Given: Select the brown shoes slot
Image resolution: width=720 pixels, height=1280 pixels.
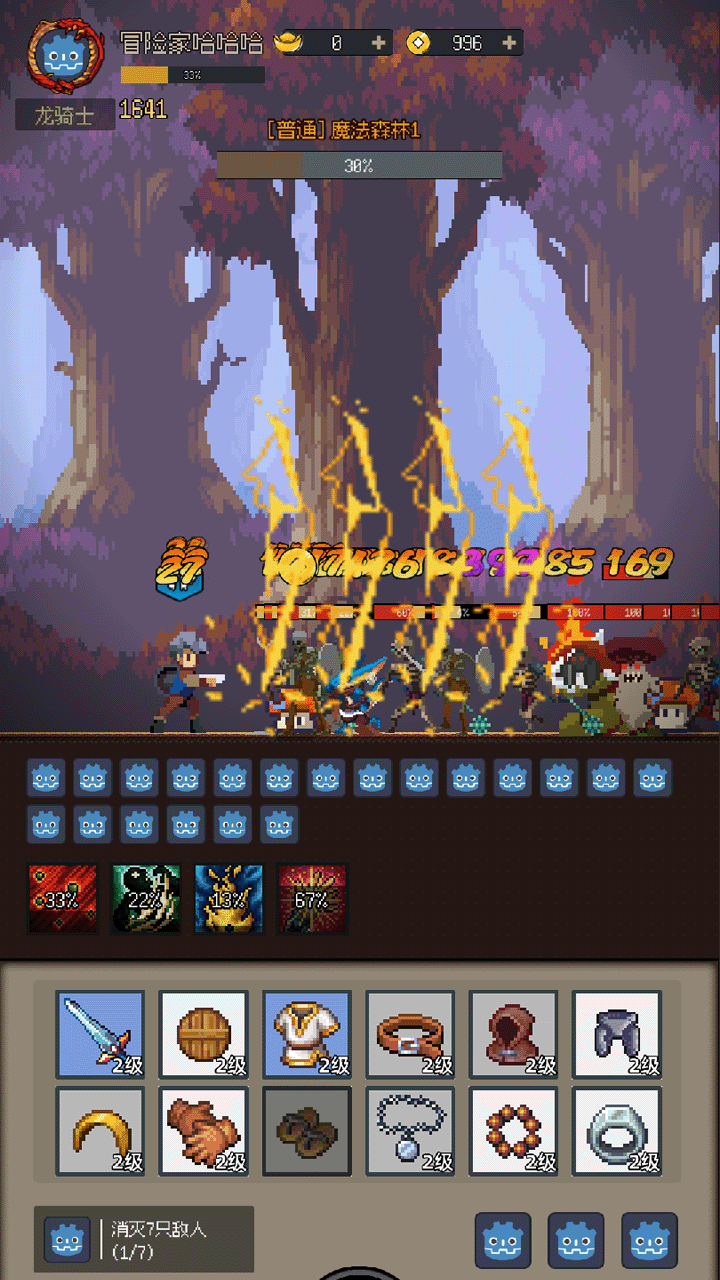Looking at the screenshot, I should pyautogui.click(x=306, y=1132).
